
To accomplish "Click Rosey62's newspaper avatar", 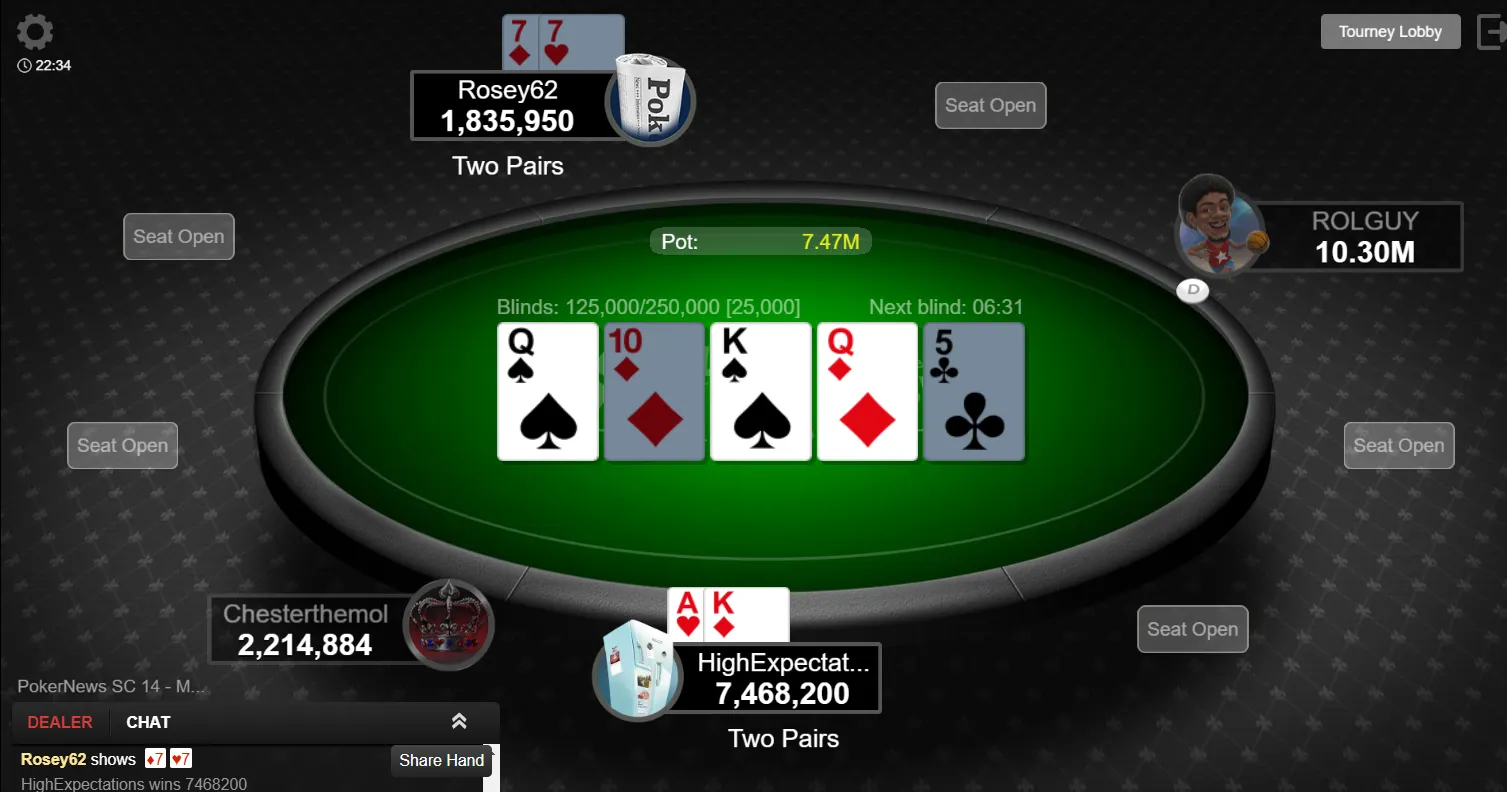I will [x=651, y=99].
